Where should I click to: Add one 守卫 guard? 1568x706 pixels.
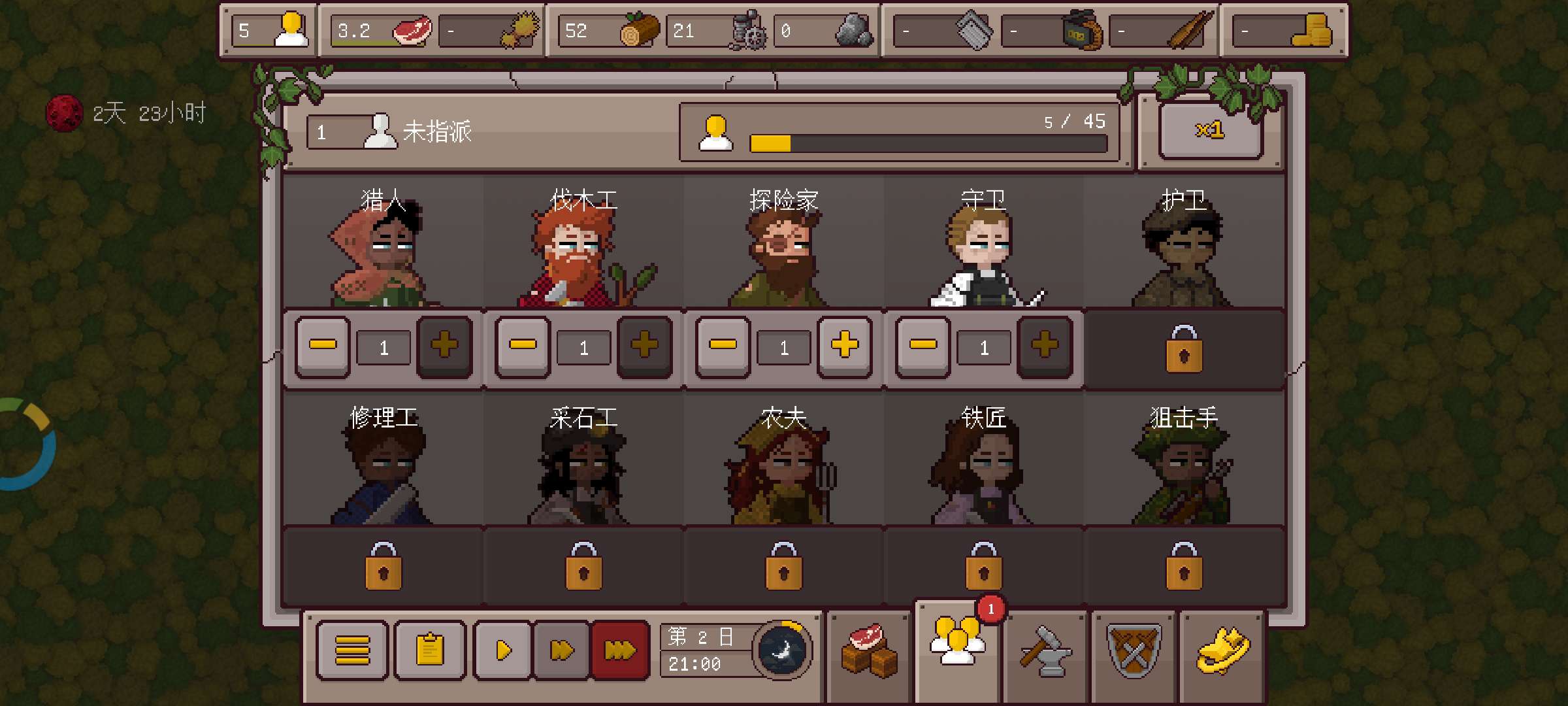click(x=1044, y=346)
